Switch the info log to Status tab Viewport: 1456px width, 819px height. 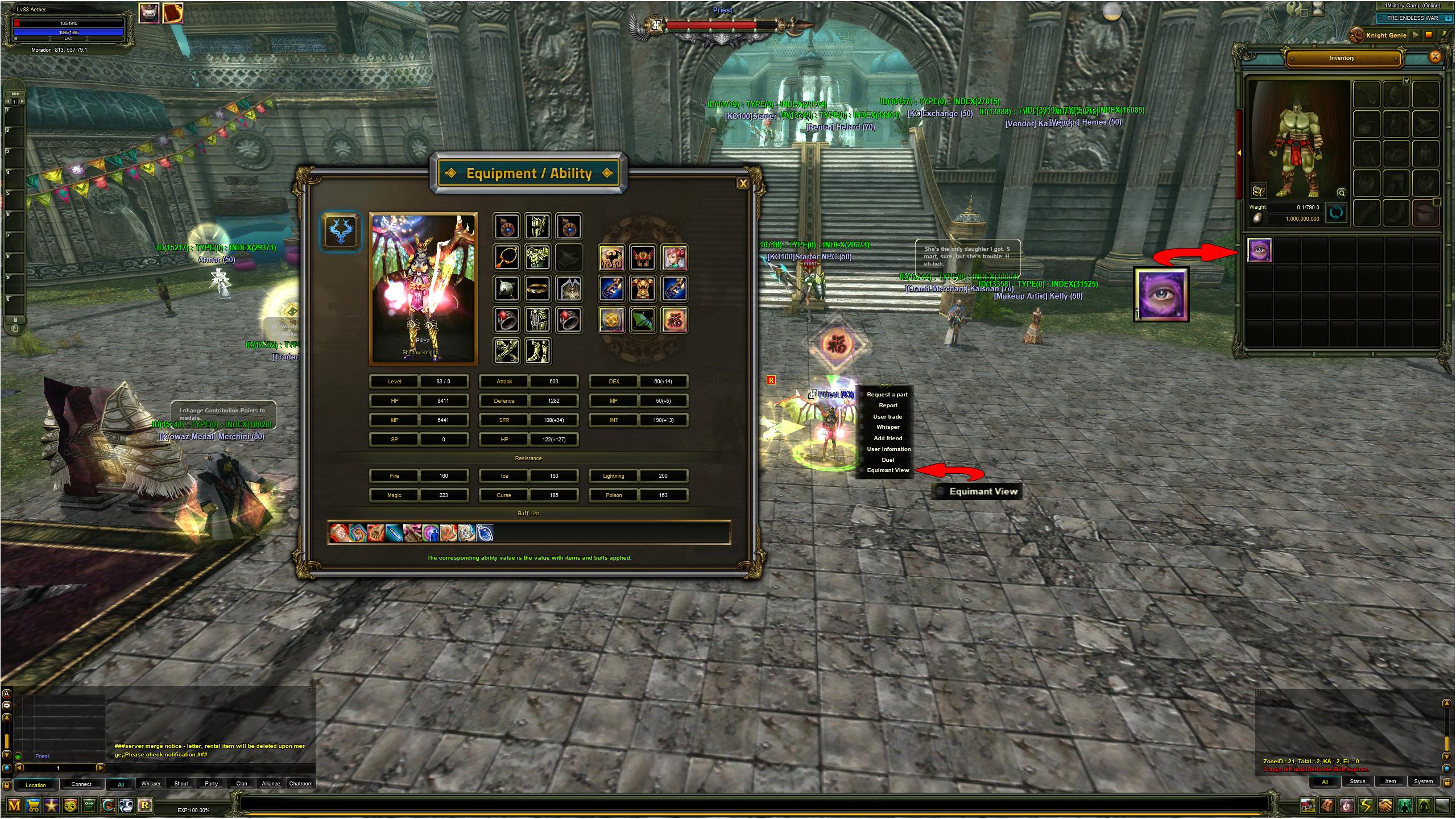(x=1358, y=781)
